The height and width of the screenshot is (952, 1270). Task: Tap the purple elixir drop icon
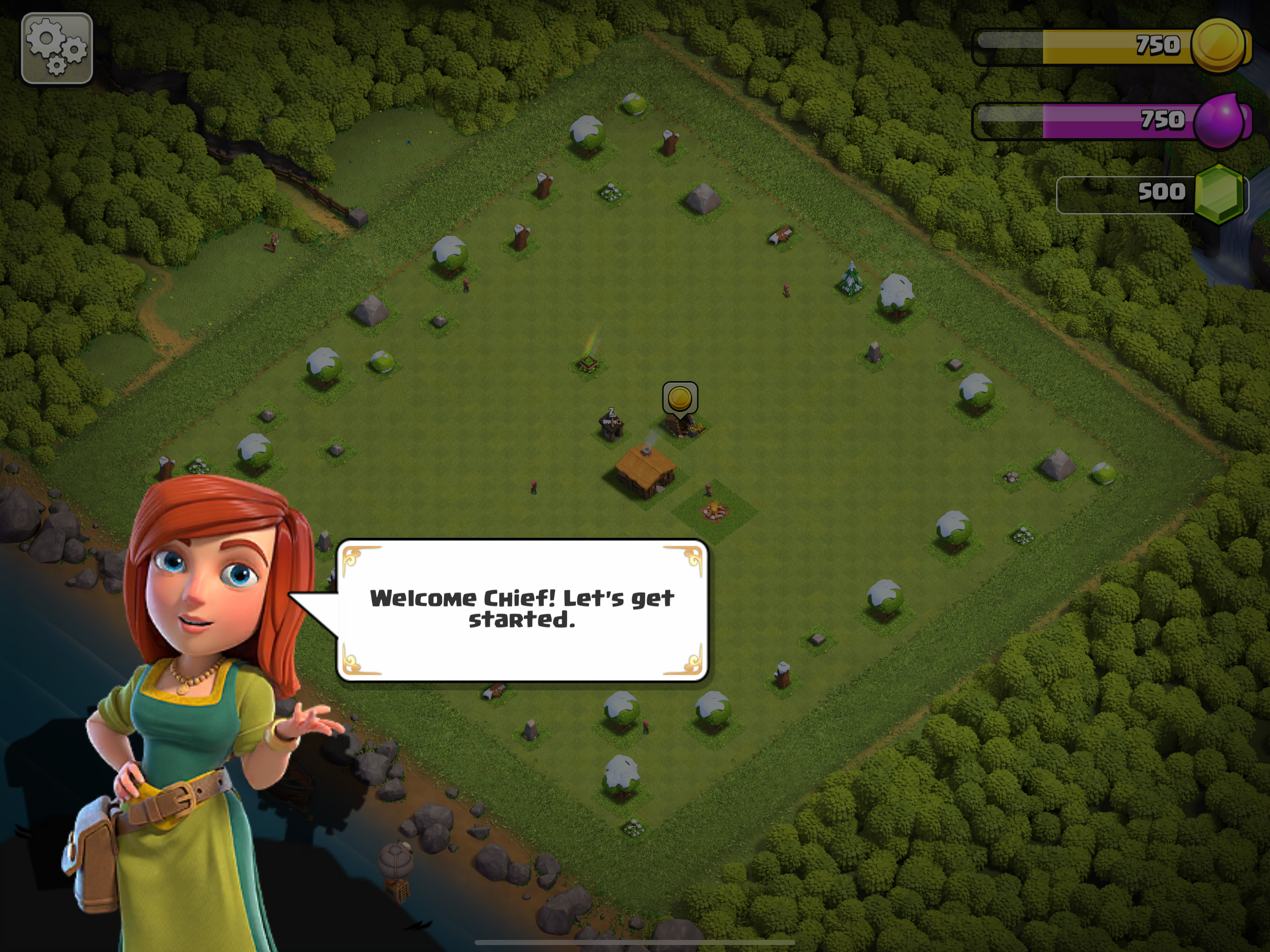click(x=1220, y=120)
